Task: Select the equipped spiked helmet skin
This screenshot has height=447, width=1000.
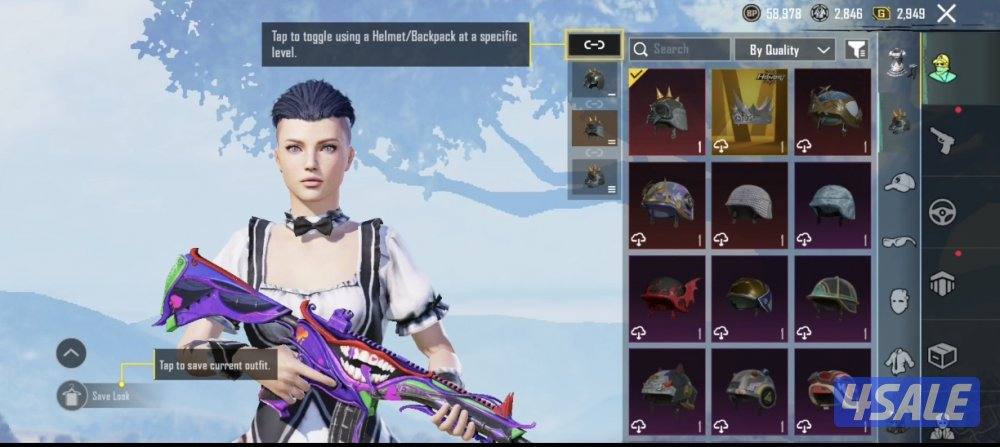Action: tap(667, 110)
